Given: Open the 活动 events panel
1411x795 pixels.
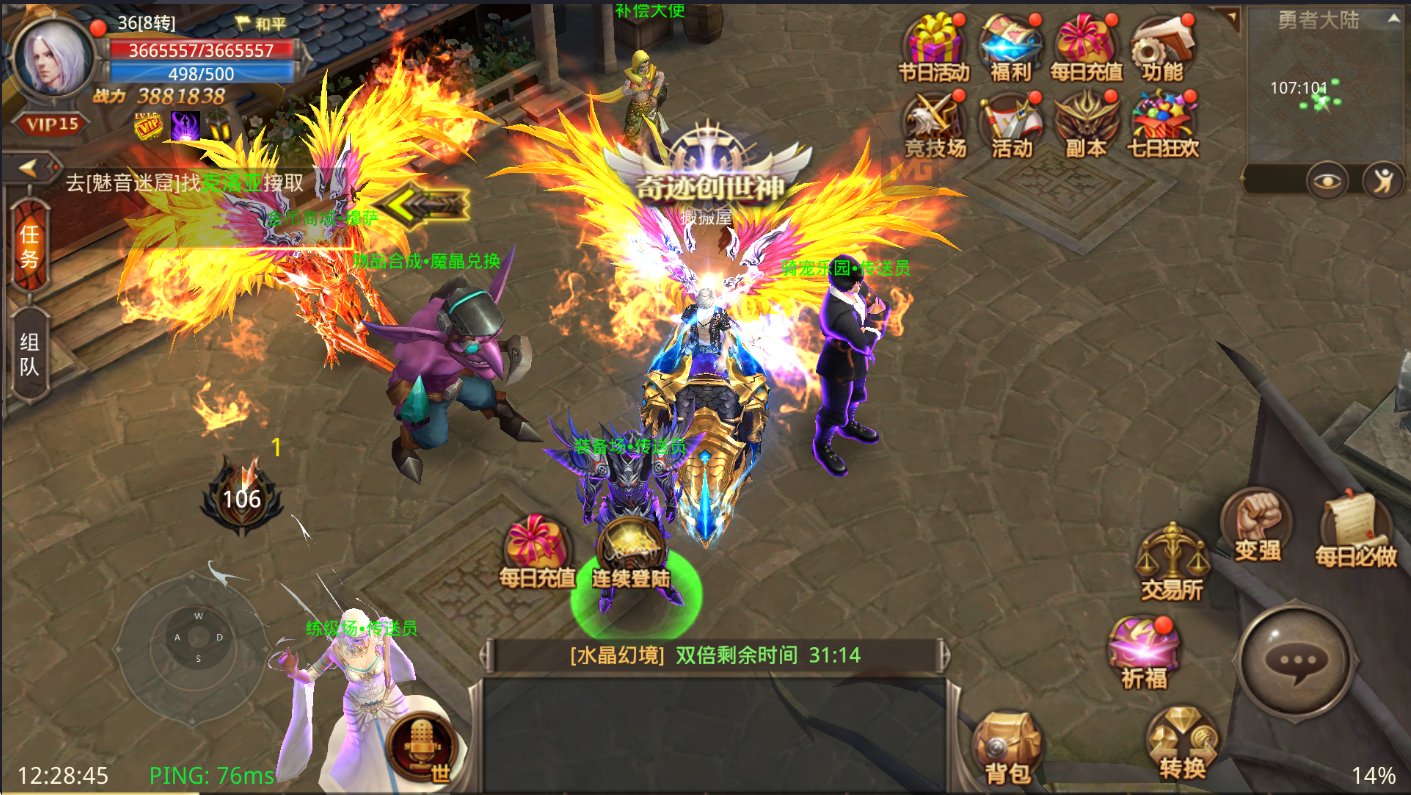Looking at the screenshot, I should [x=1011, y=123].
